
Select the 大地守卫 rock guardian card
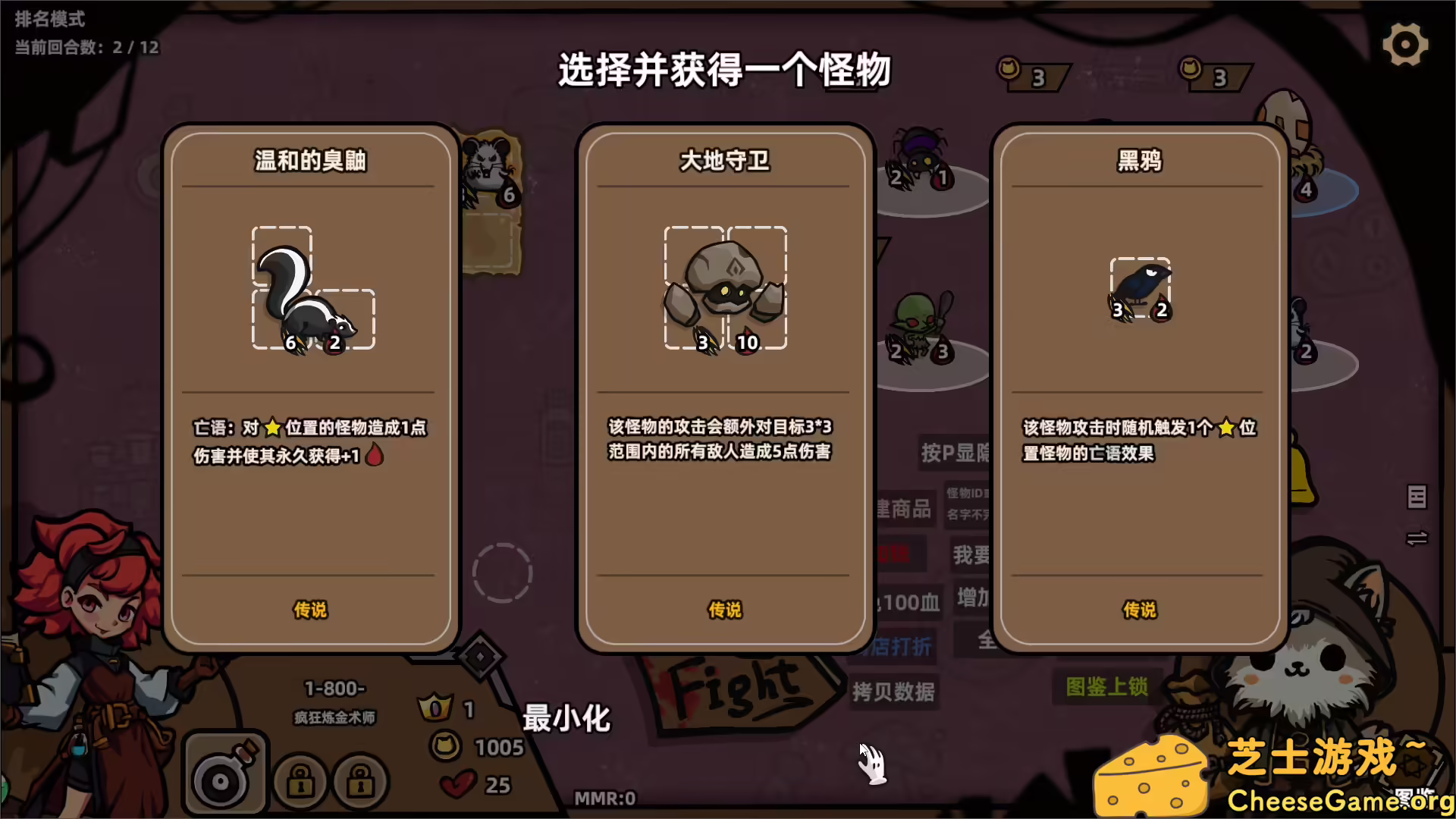click(724, 387)
